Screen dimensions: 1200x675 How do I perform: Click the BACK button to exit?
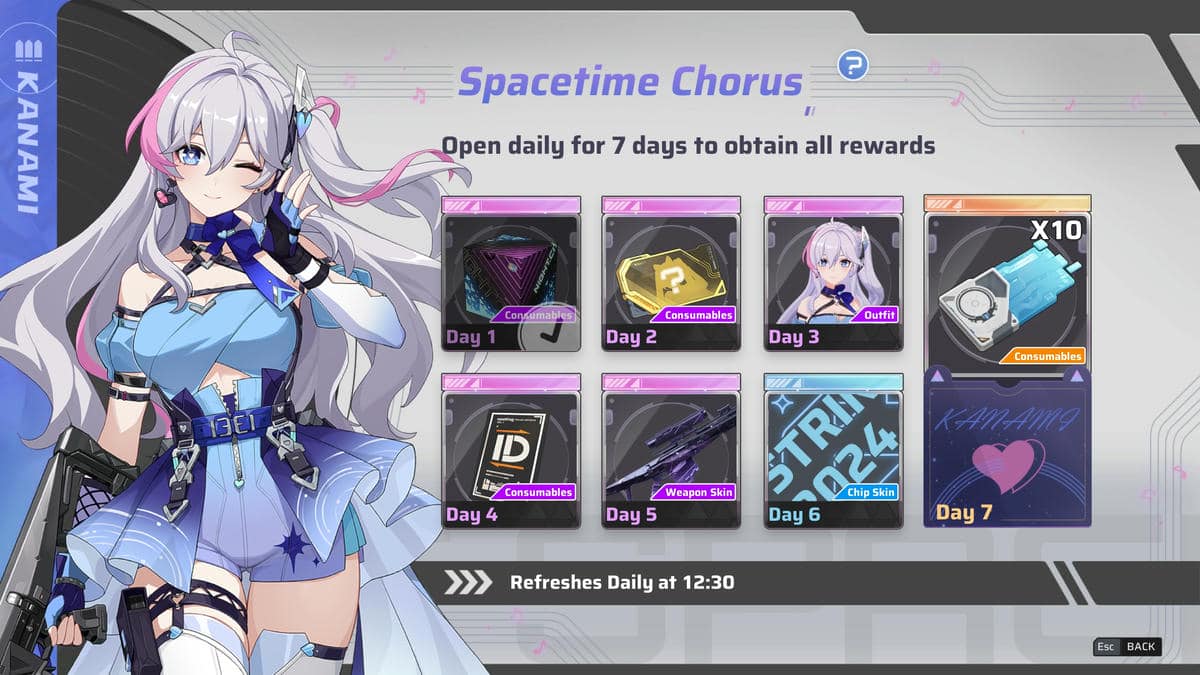click(x=1127, y=646)
